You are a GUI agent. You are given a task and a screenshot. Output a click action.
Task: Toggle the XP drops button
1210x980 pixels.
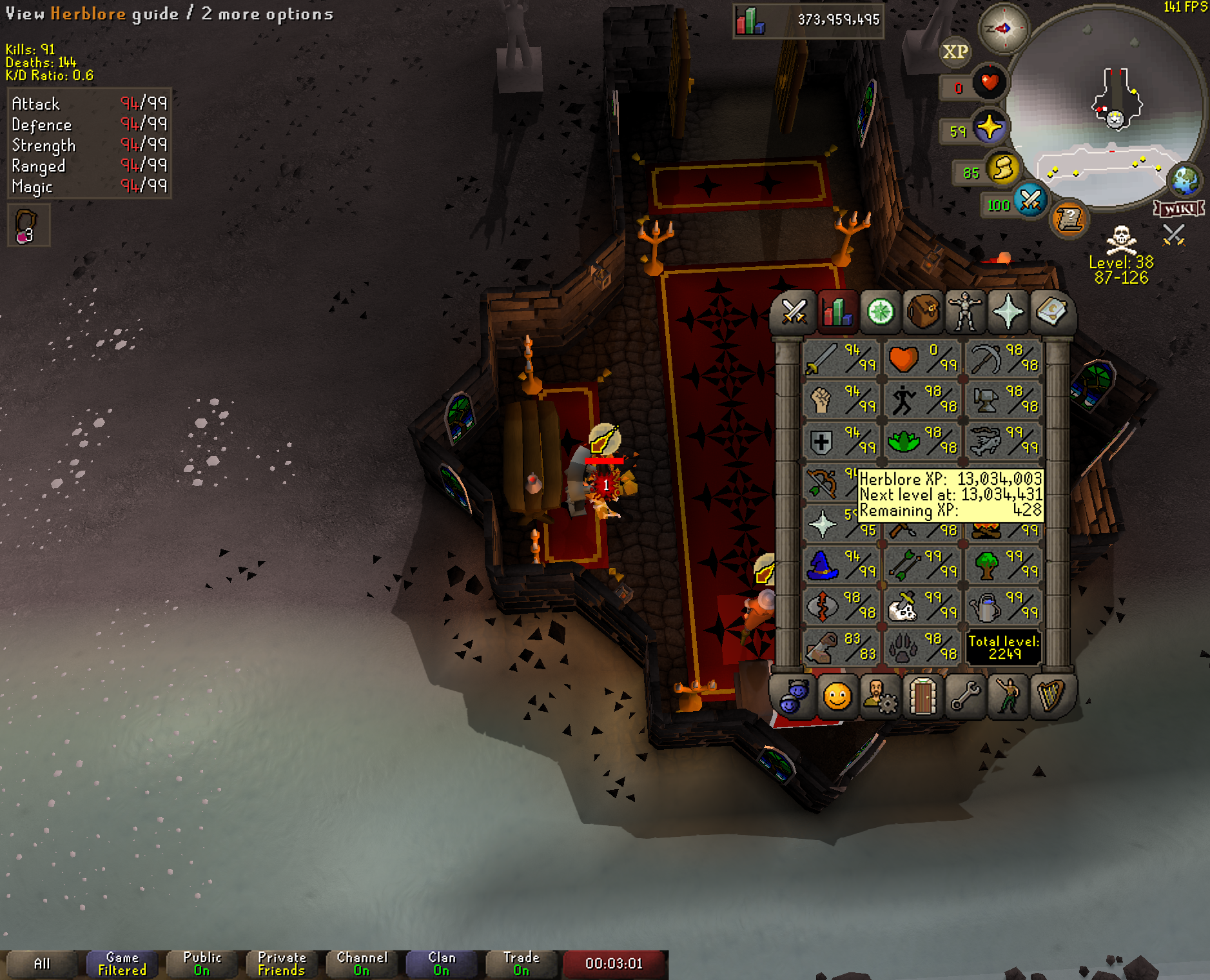point(955,52)
